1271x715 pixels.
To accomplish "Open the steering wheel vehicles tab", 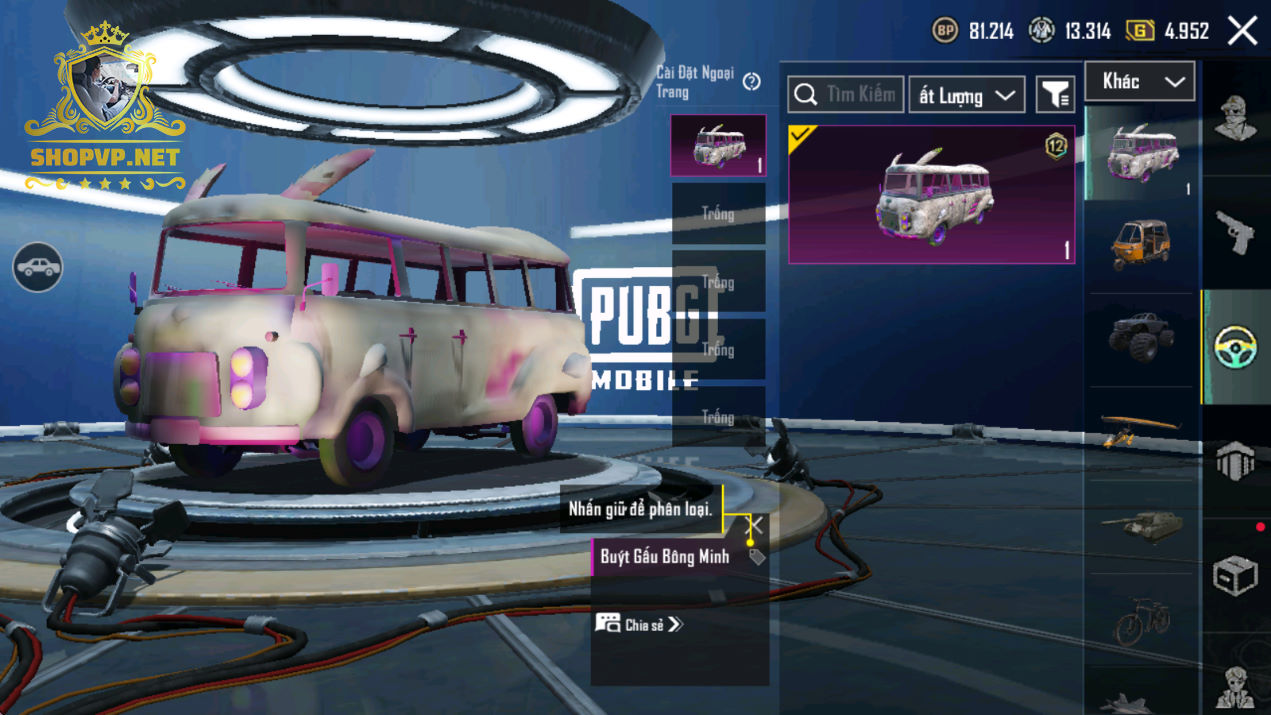I will [1236, 347].
